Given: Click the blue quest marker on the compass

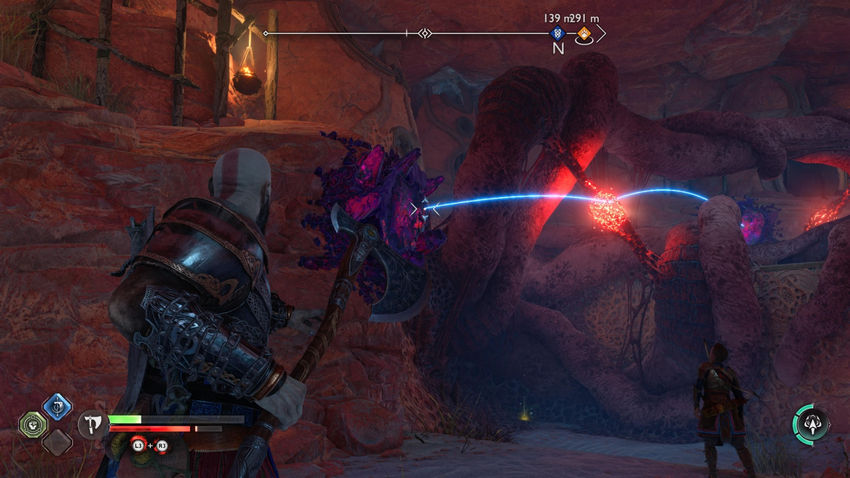Looking at the screenshot, I should click(558, 34).
